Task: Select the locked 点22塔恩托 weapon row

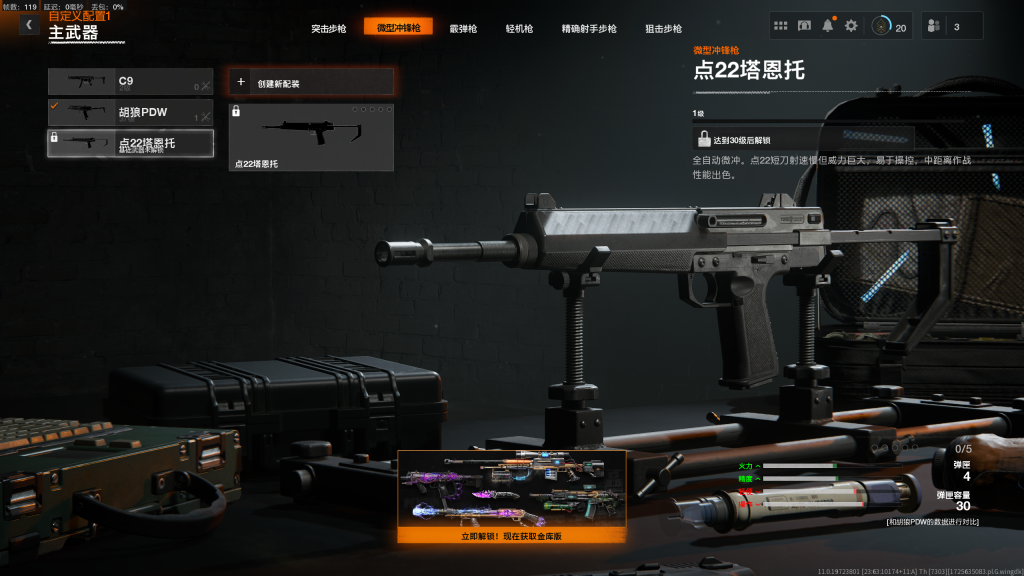Action: pos(131,143)
